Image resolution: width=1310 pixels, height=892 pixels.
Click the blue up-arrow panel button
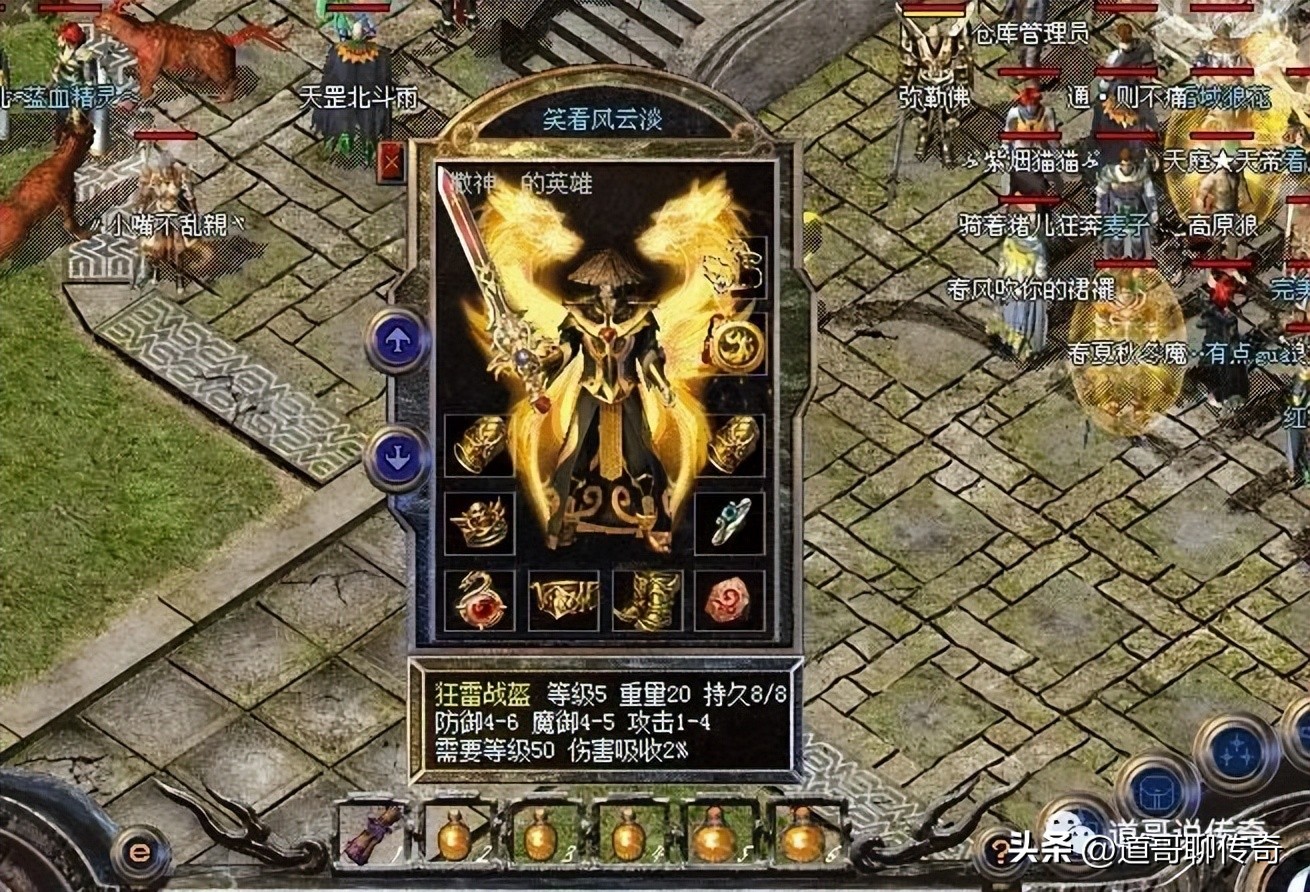(x=397, y=341)
